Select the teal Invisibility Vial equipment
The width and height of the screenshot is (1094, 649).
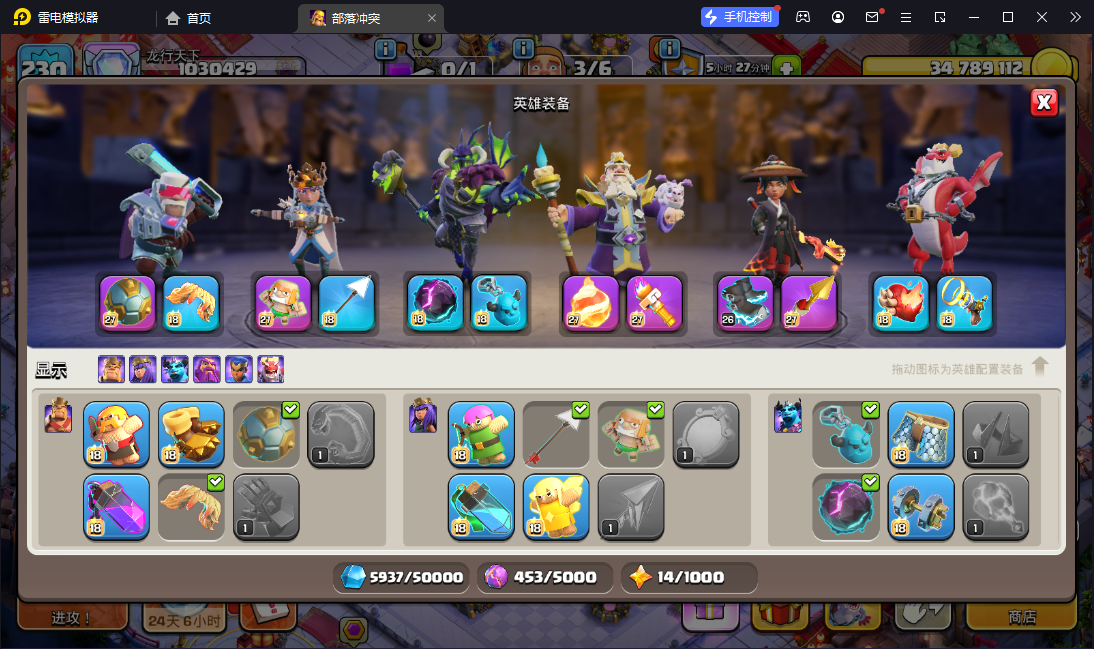tap(482, 506)
